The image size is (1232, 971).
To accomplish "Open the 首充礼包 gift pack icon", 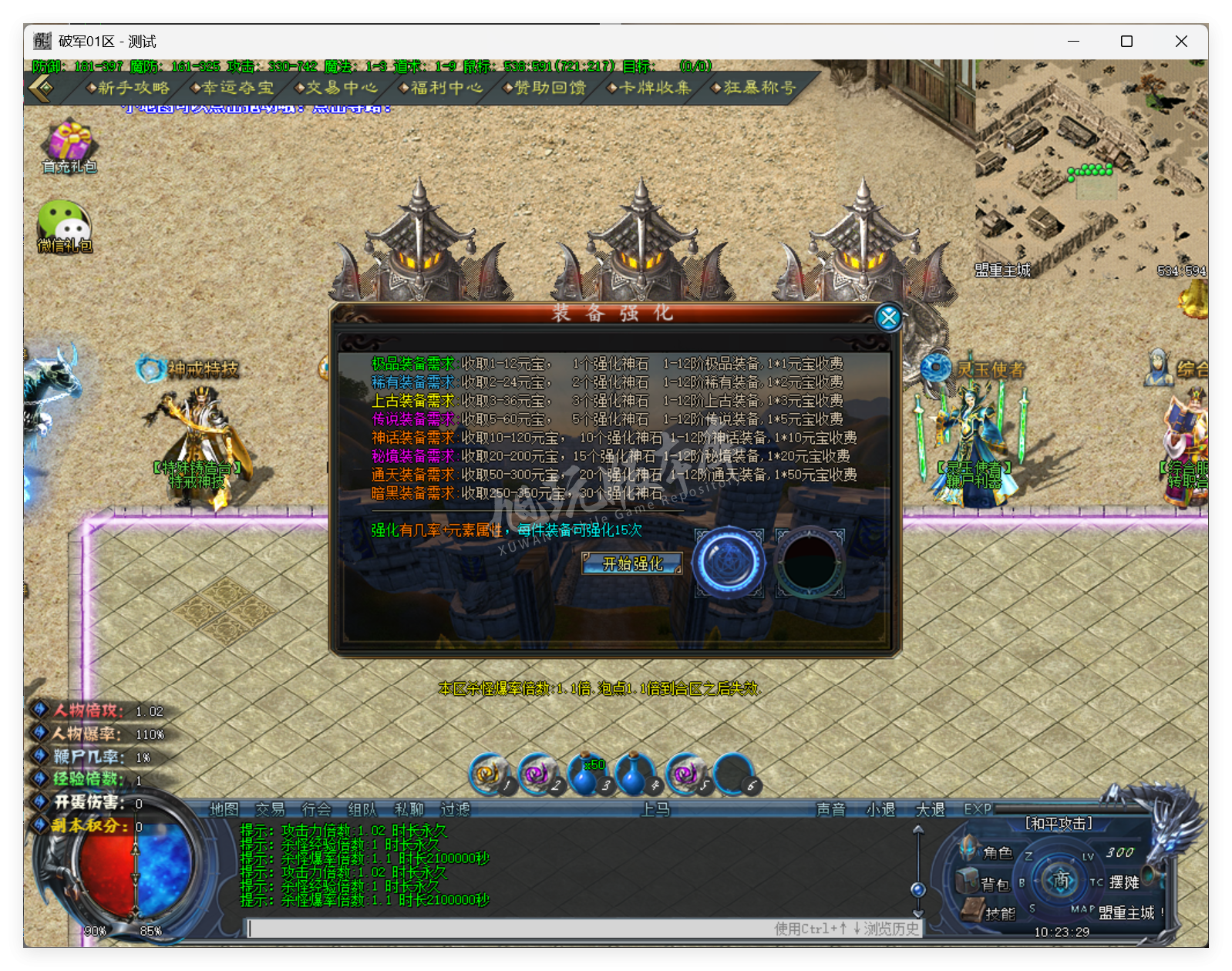I will [69, 143].
